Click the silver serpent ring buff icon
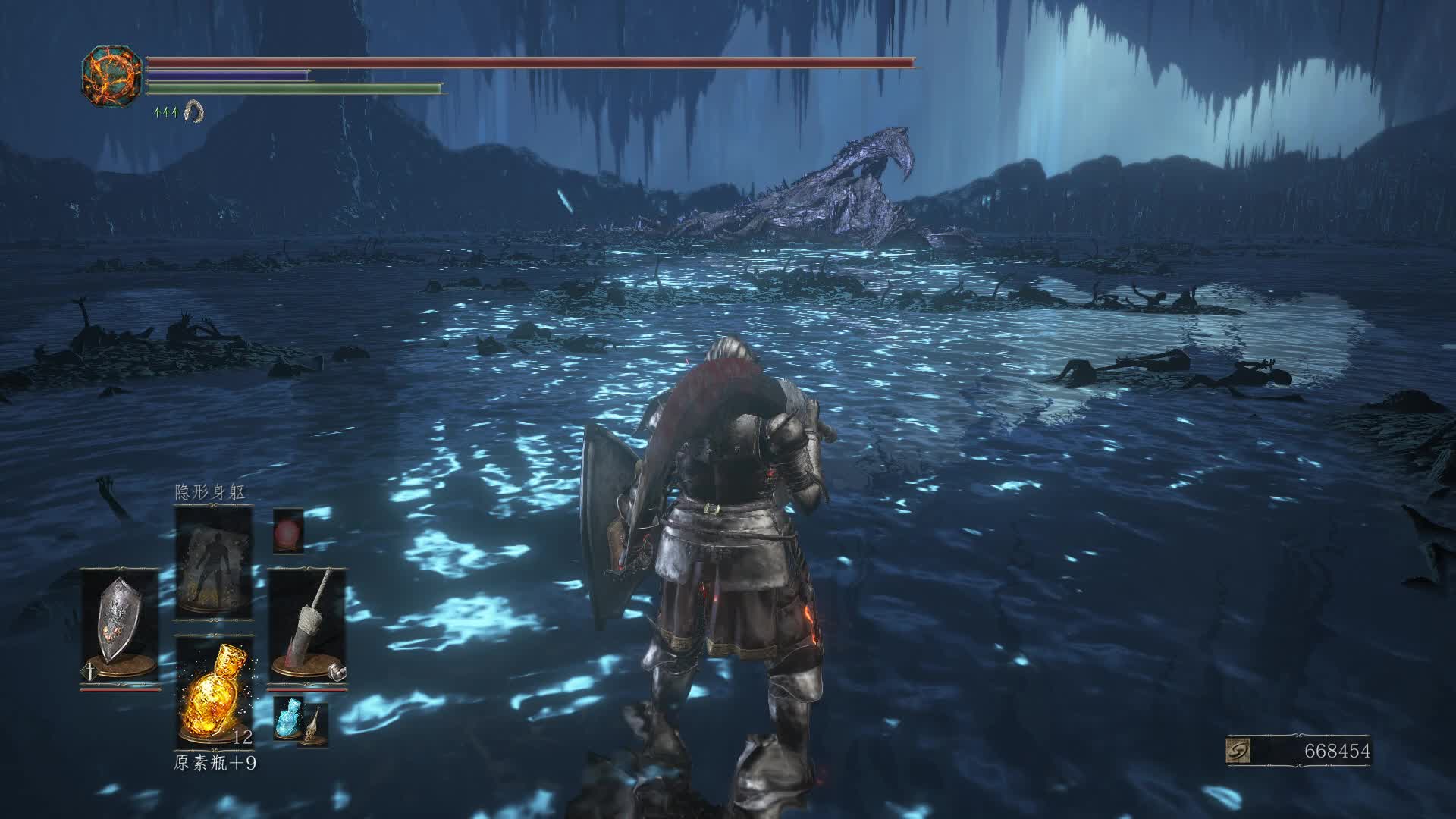 coord(194,112)
